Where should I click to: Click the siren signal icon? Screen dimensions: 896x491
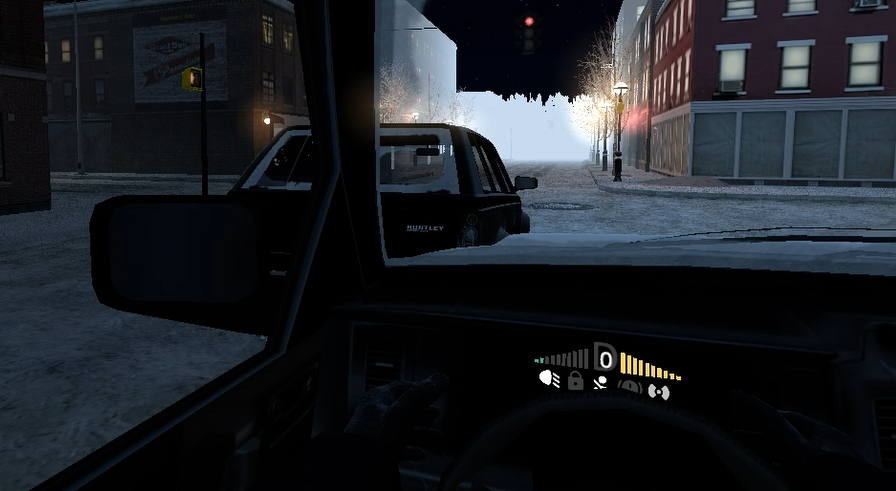click(x=658, y=391)
